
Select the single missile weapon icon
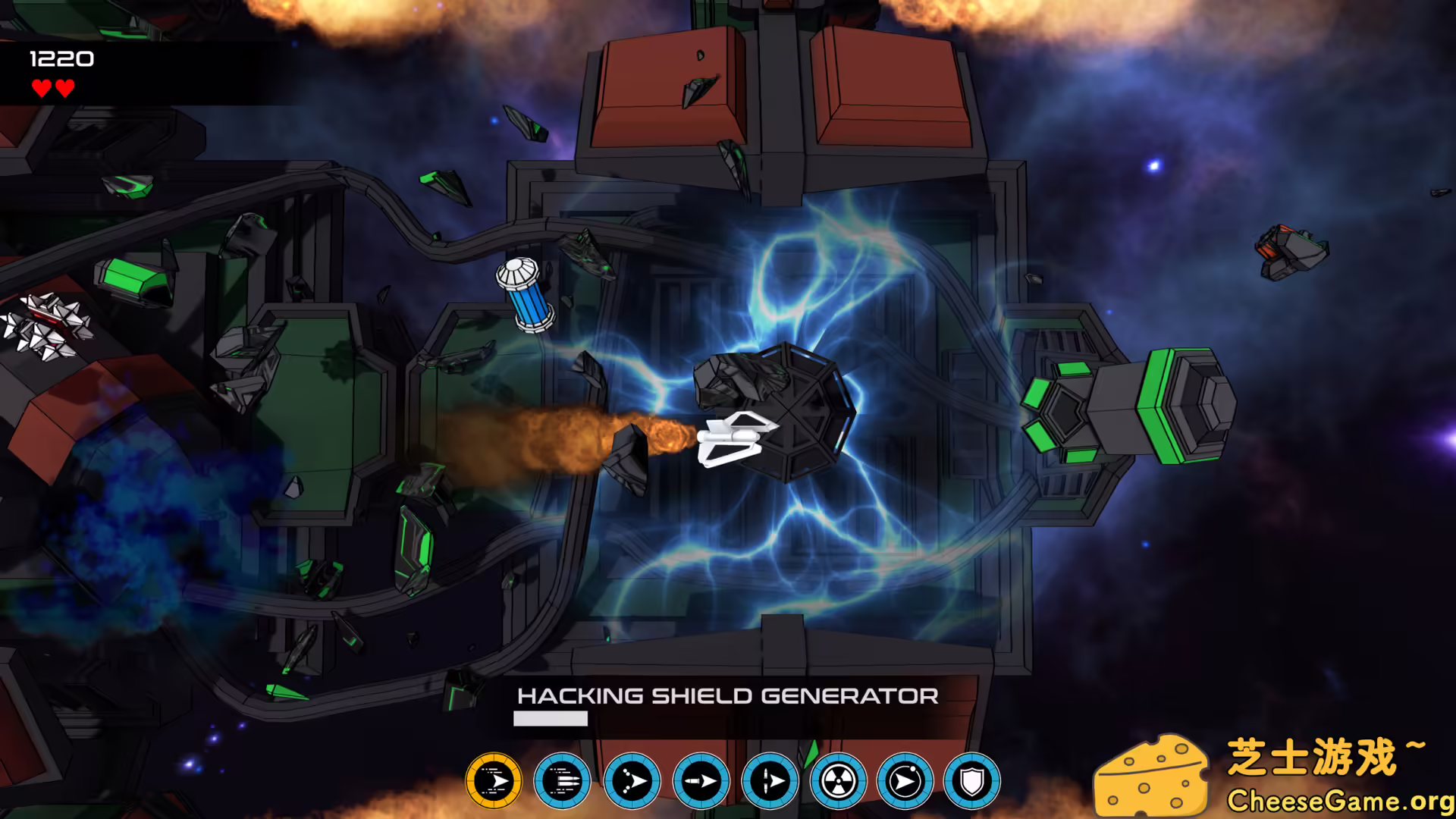701,781
